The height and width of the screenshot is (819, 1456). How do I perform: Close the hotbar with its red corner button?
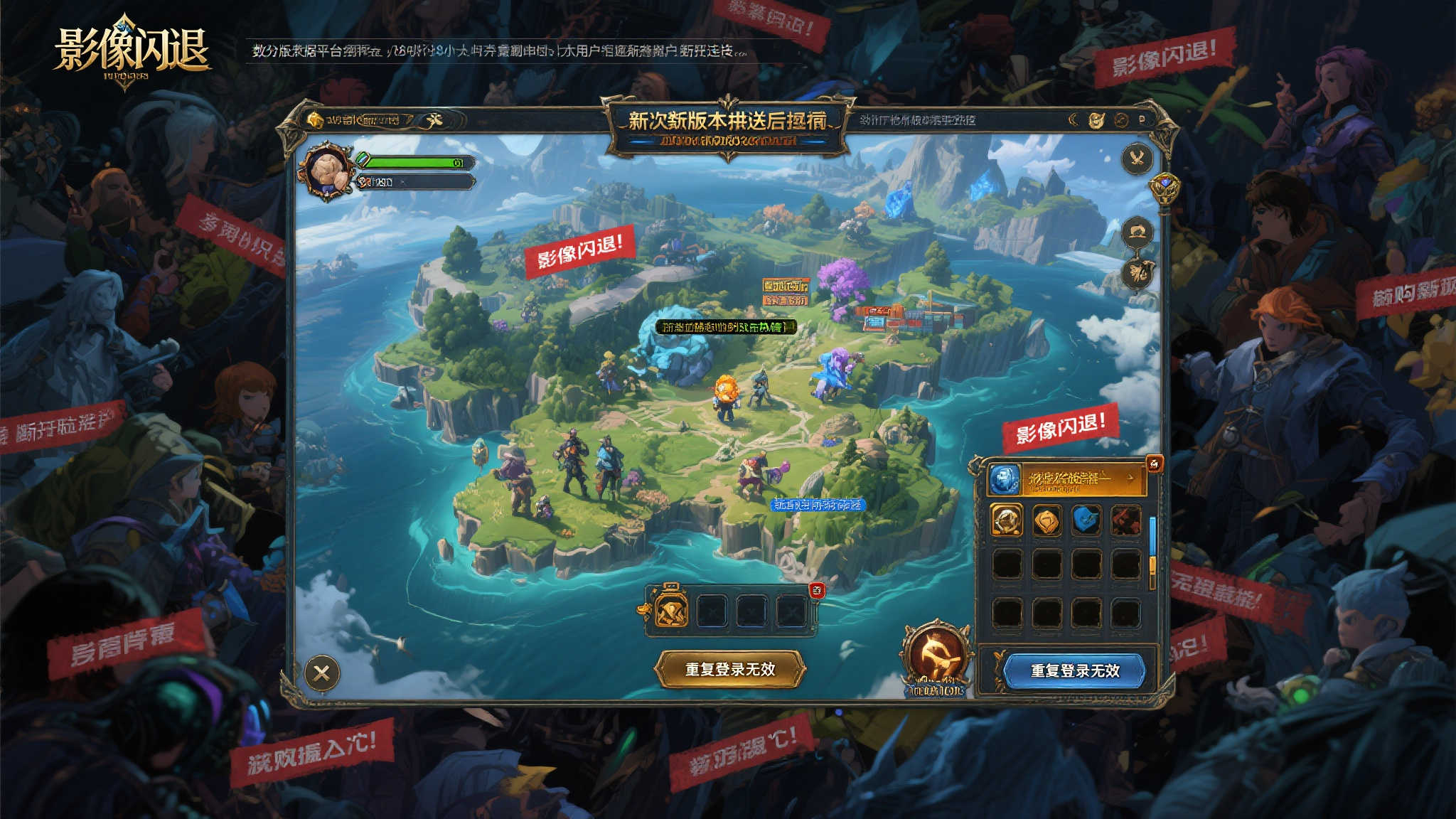tap(817, 589)
